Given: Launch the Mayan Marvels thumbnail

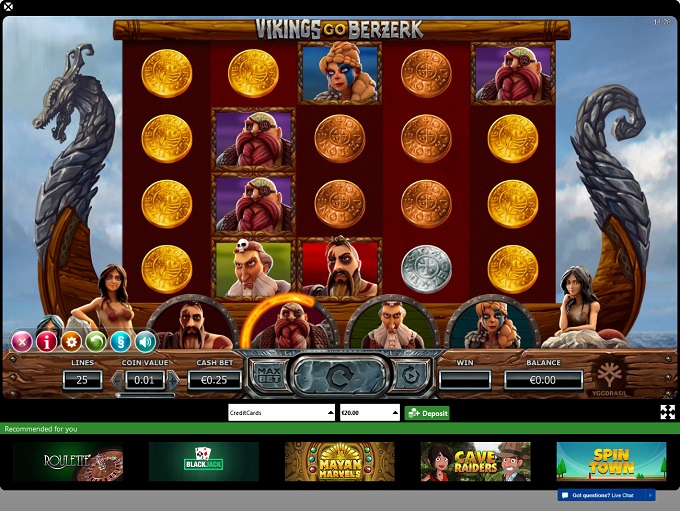Looking at the screenshot, I should tap(340, 461).
